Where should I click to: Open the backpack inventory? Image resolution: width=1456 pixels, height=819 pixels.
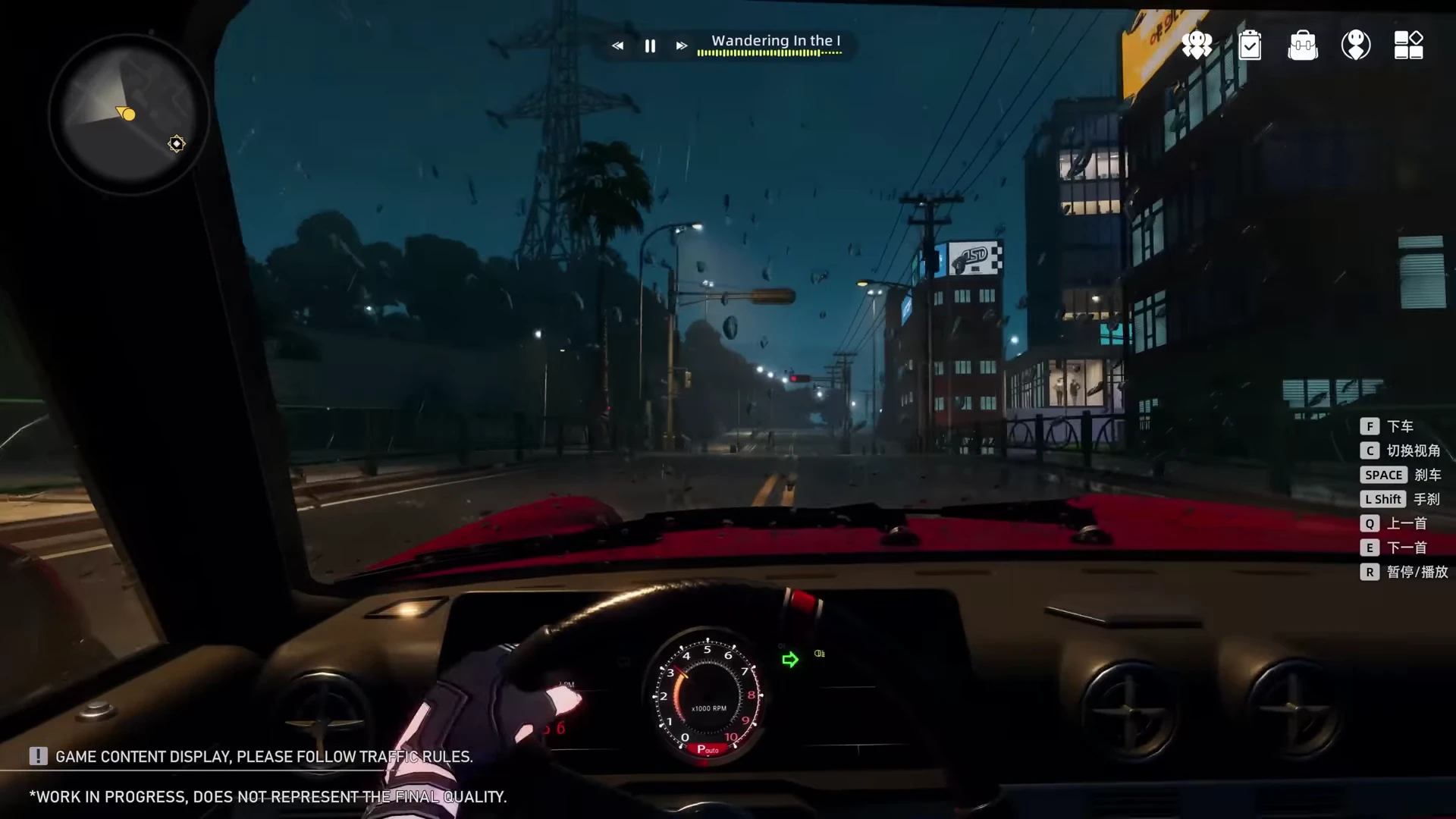pos(1303,45)
